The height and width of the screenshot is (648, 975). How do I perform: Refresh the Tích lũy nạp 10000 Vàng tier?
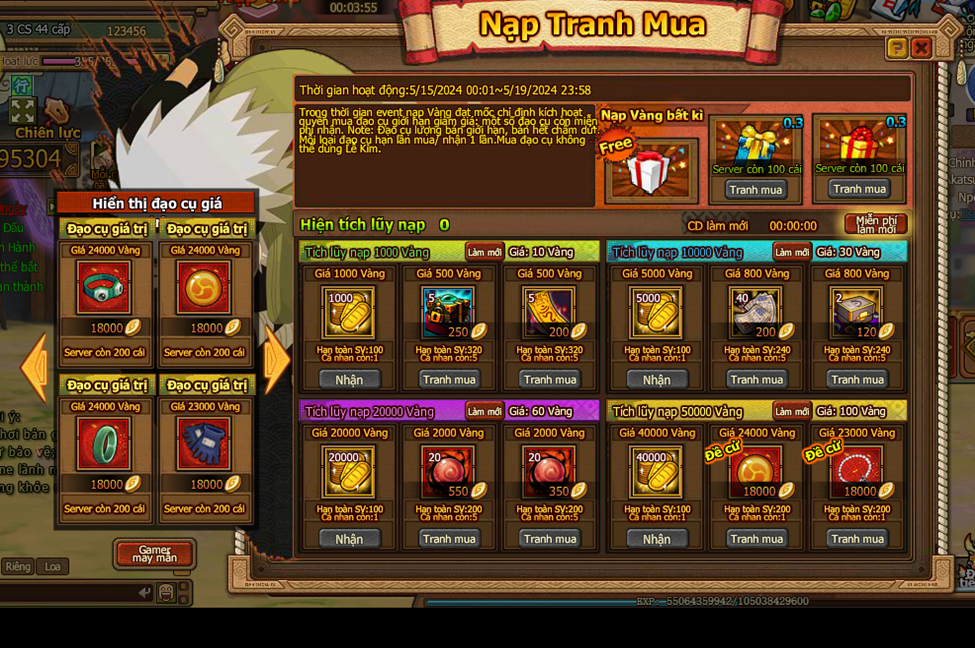(x=791, y=252)
